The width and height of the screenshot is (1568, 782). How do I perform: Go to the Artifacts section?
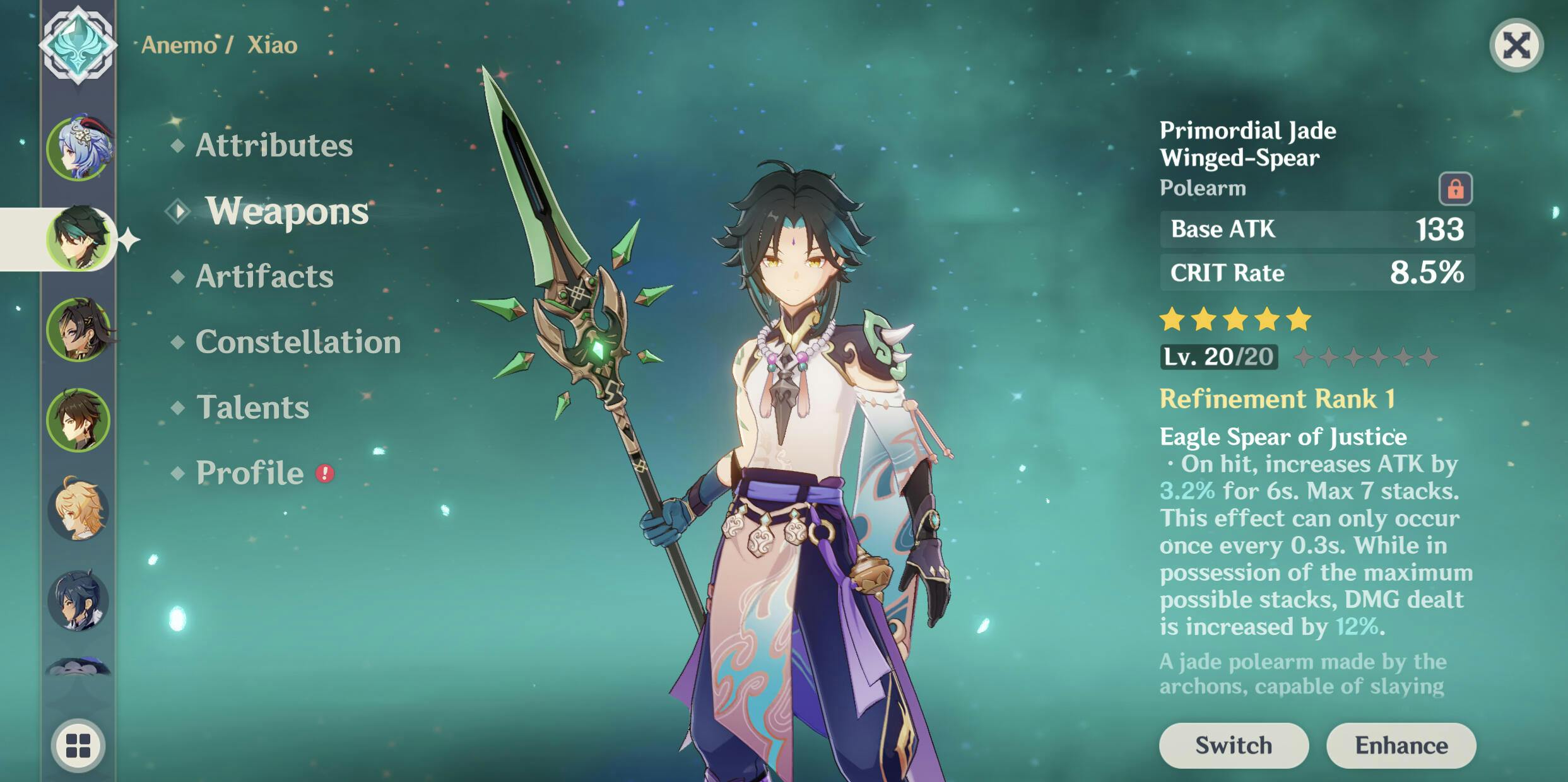click(x=264, y=276)
